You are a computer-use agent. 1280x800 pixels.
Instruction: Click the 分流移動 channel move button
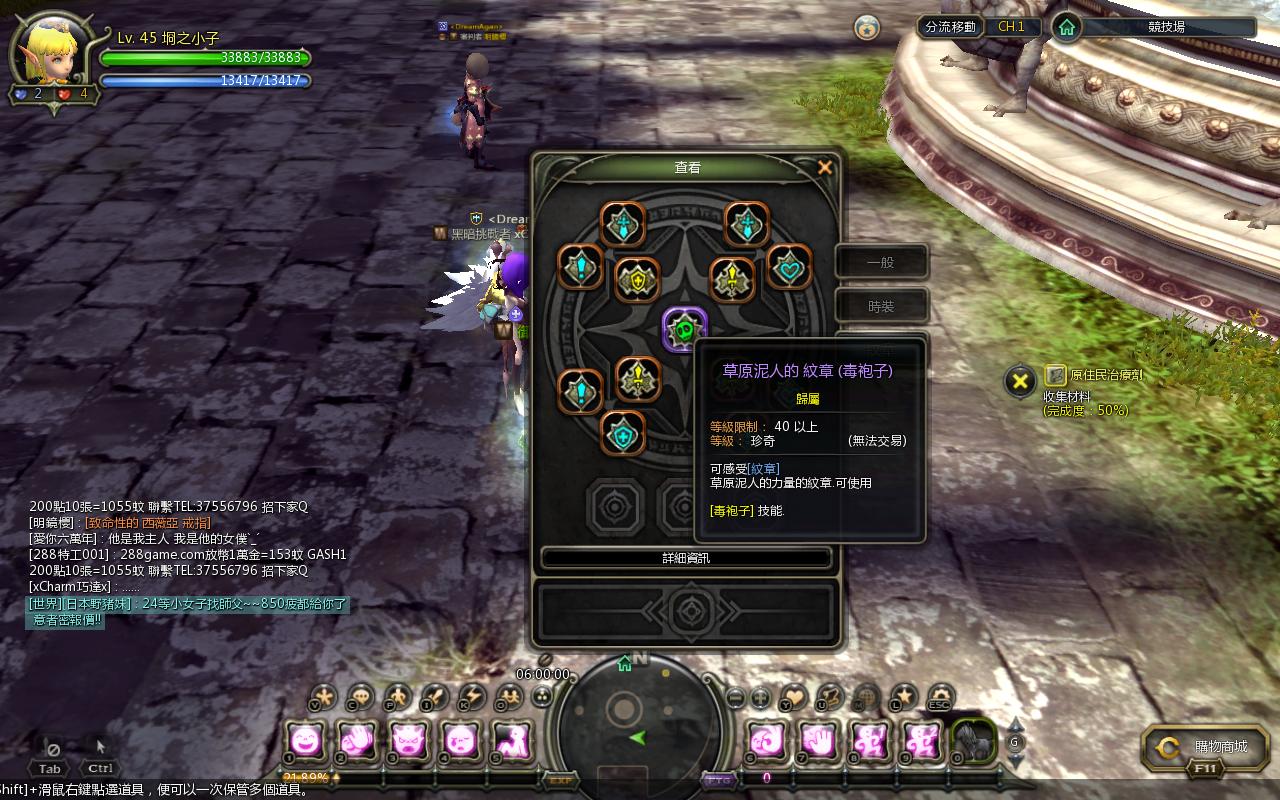pos(950,27)
